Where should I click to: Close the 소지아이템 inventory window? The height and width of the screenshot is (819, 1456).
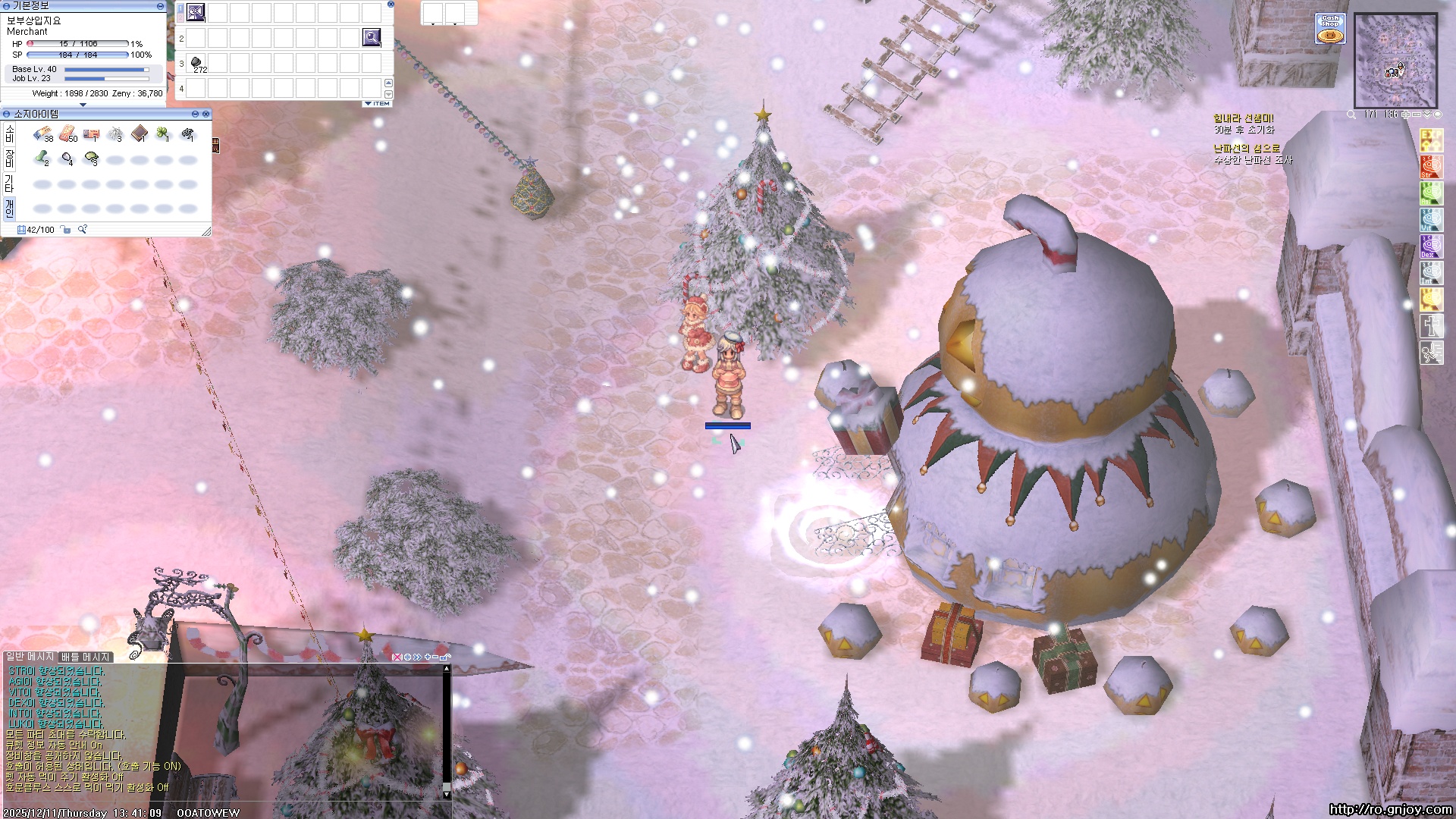206,114
